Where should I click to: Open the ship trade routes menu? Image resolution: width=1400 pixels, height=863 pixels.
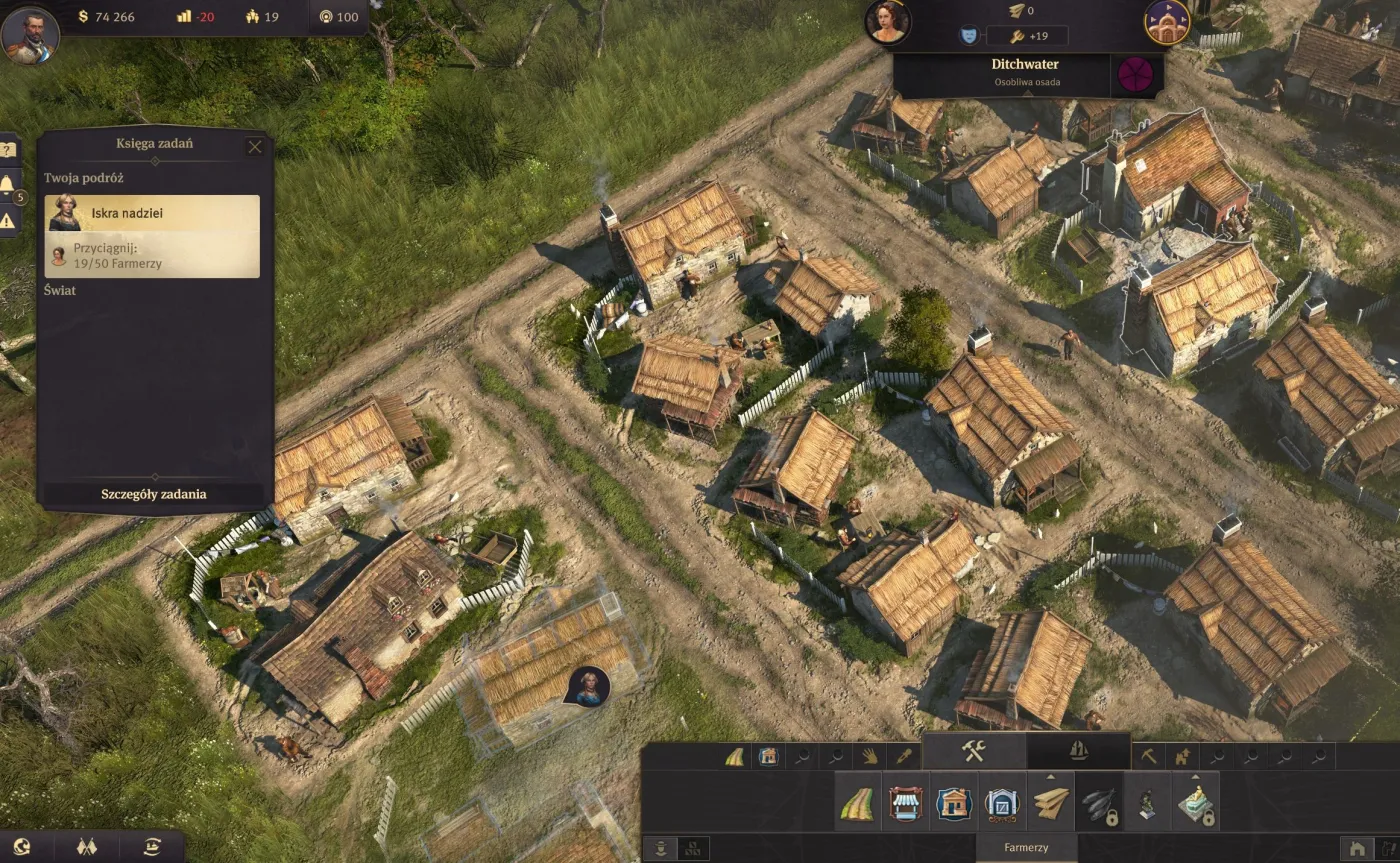click(x=152, y=847)
